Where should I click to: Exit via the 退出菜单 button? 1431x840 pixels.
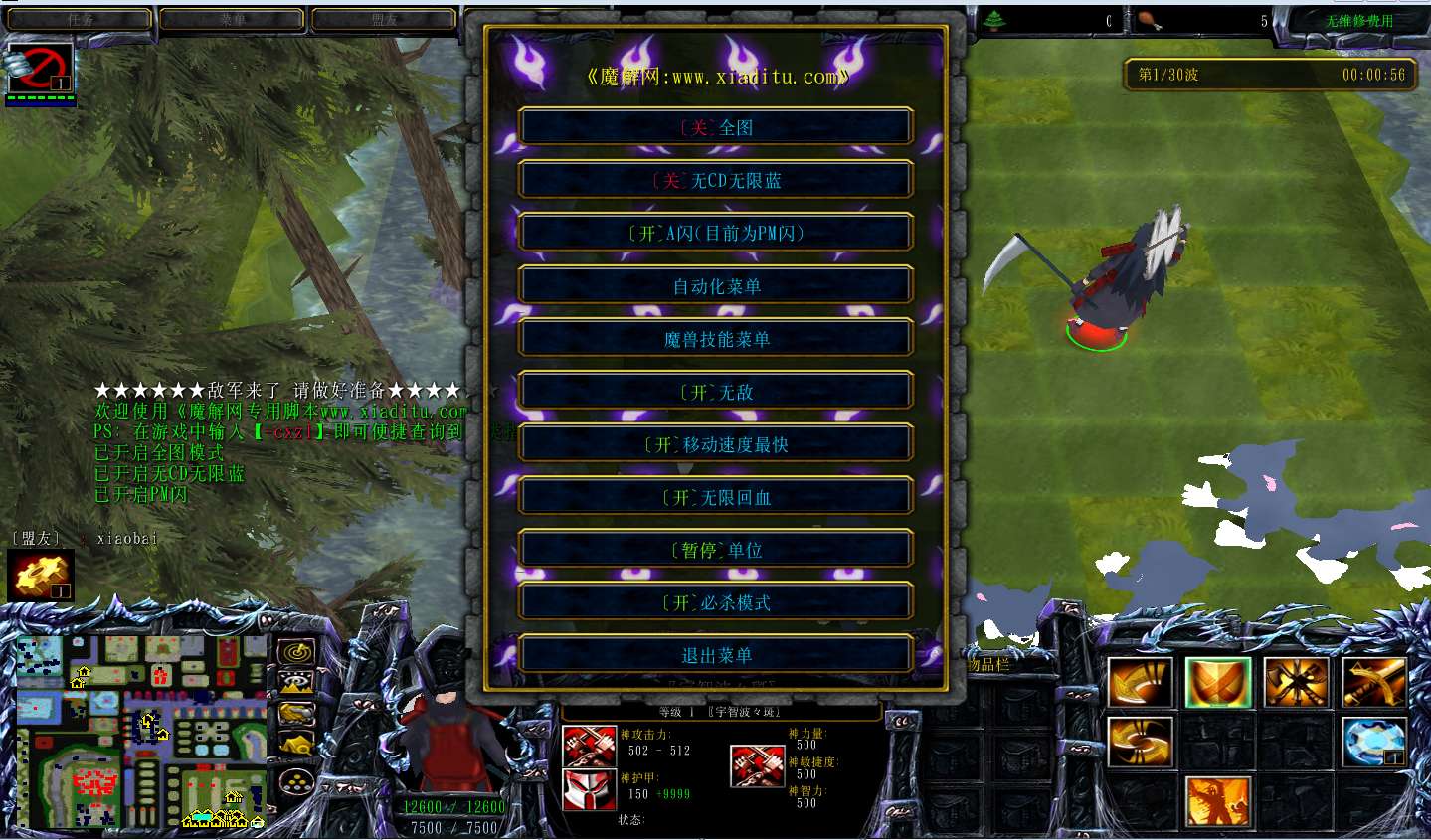click(715, 655)
